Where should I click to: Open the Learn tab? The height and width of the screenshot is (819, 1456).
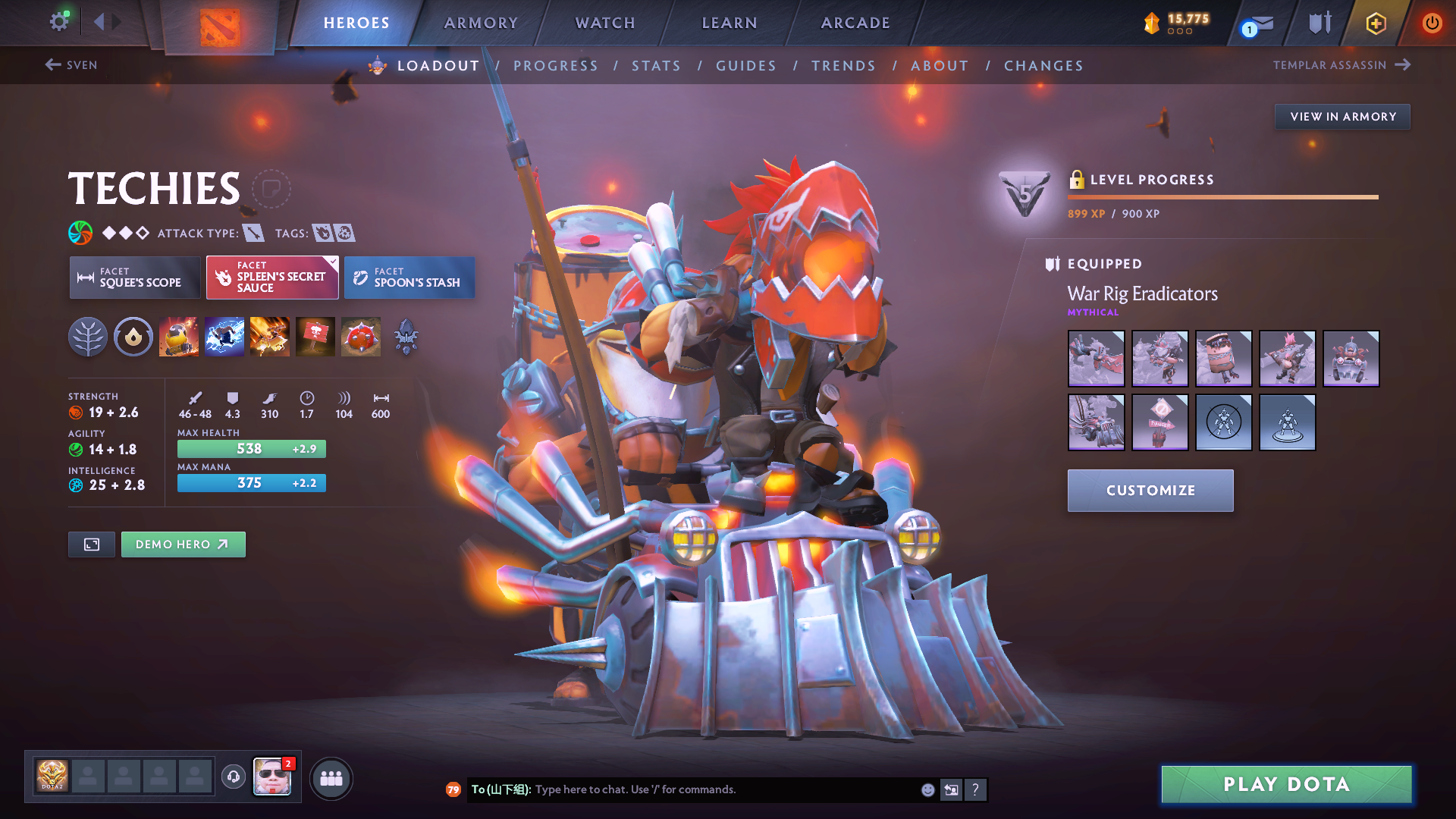(730, 23)
